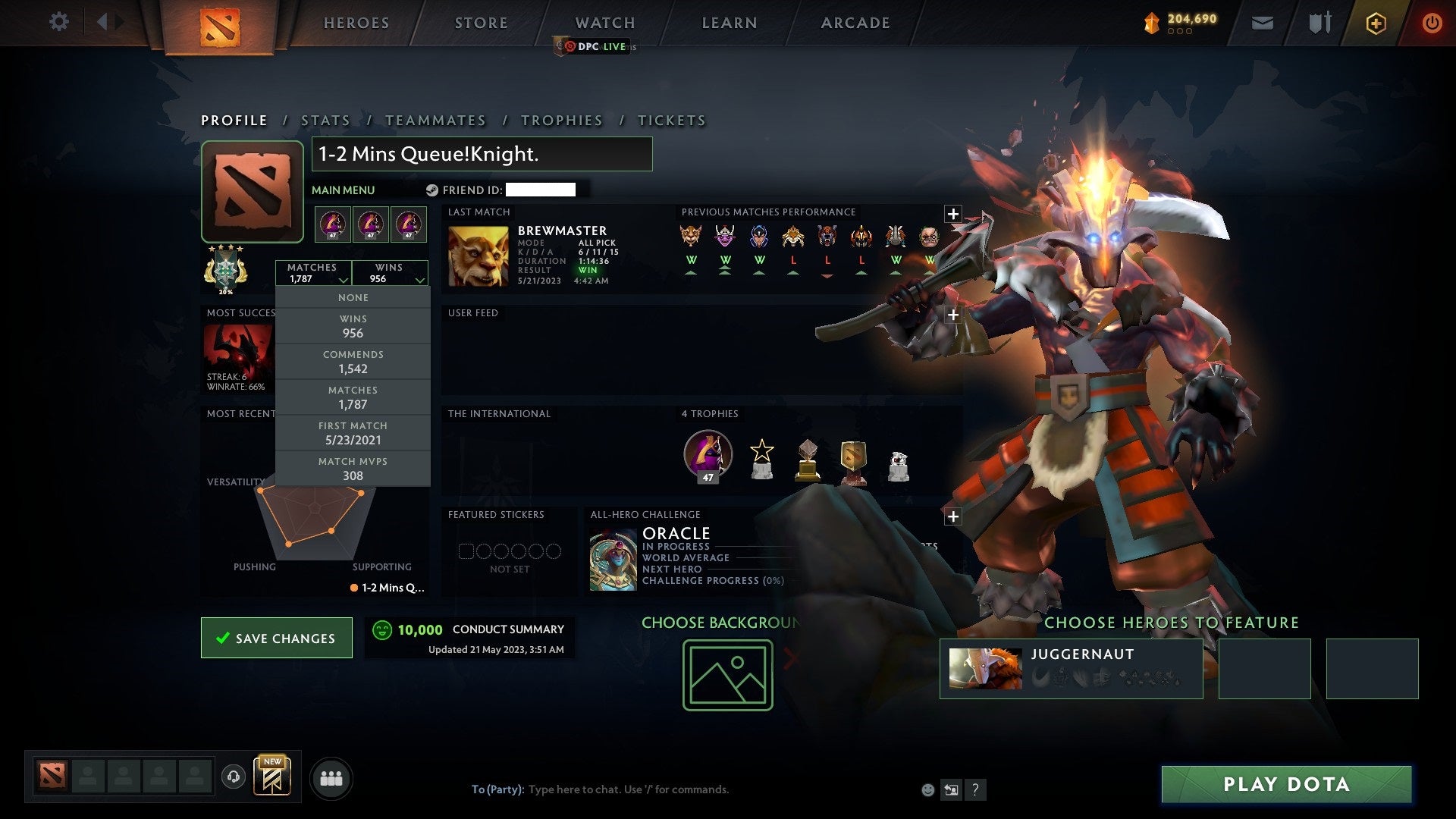Open the settings gear icon
The width and height of the screenshot is (1456, 819).
coord(59,22)
